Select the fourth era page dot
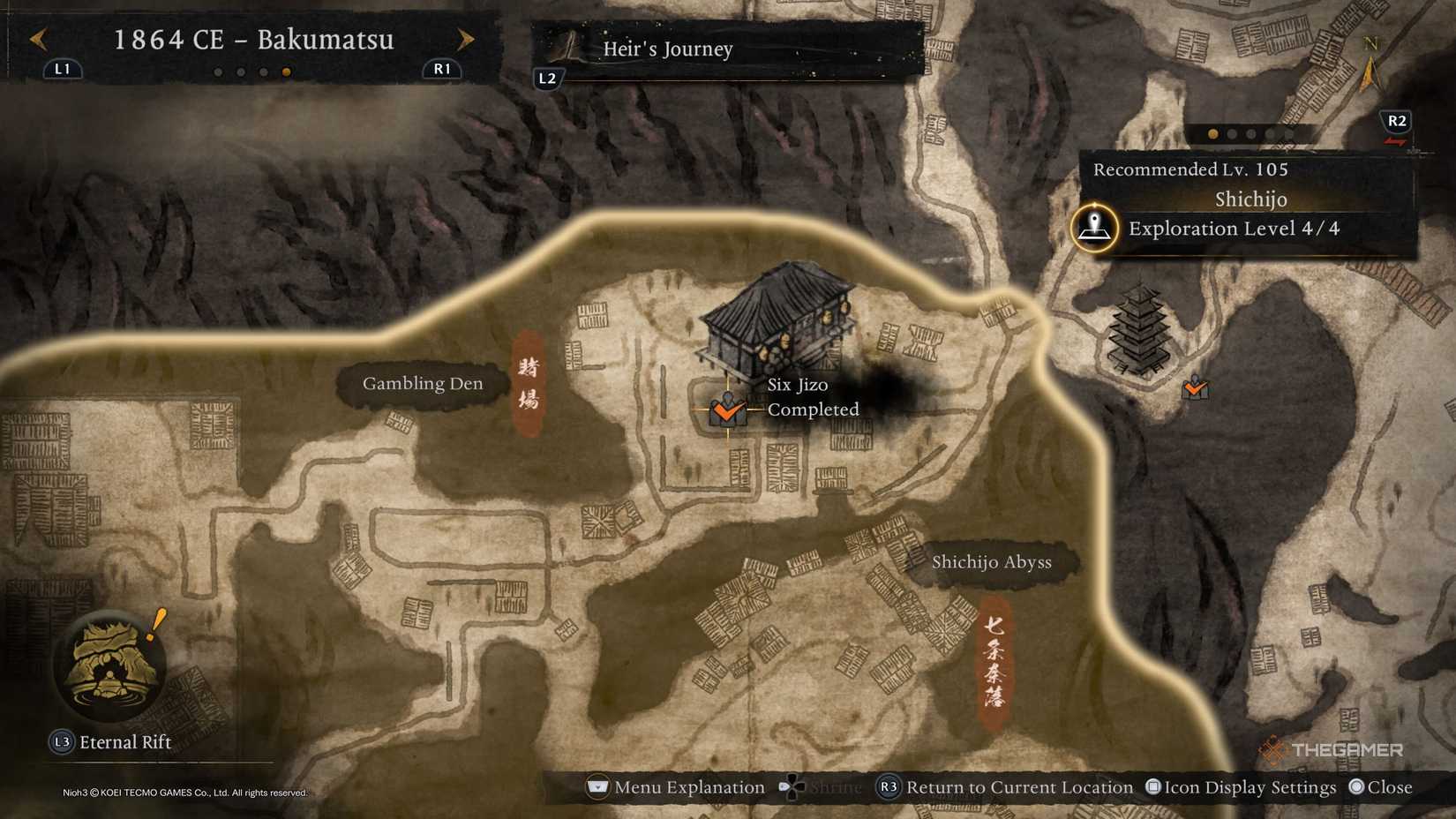The width and height of the screenshot is (1456, 819). [285, 73]
